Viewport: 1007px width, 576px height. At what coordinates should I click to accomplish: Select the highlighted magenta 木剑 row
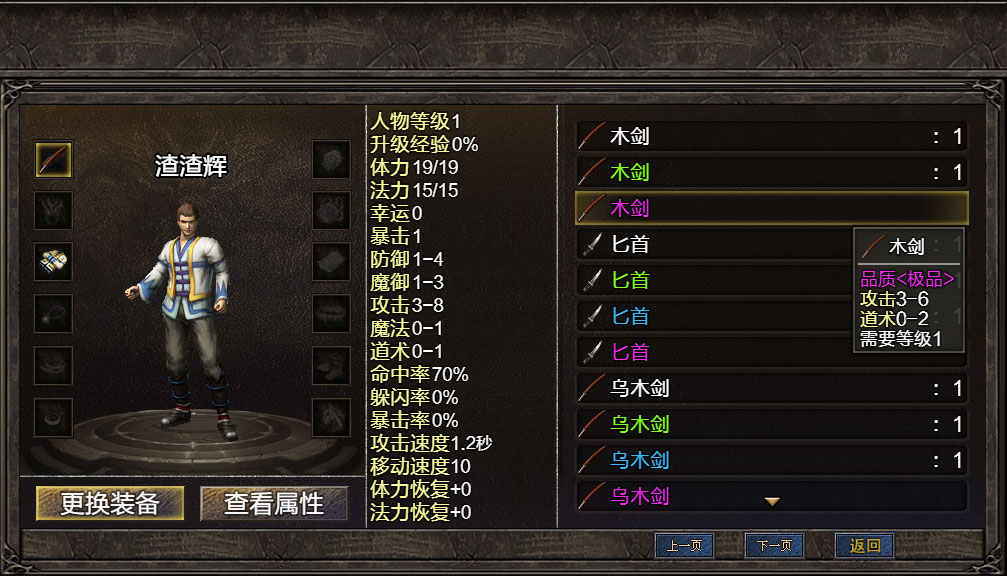[771, 208]
